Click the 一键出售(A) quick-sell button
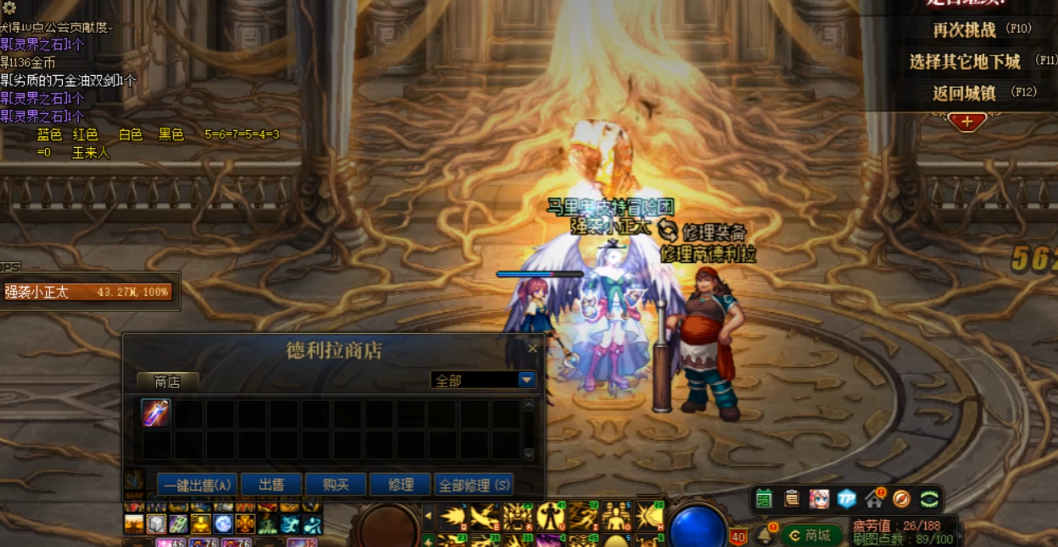Screen dimensions: 1058x547 pyautogui.click(x=183, y=485)
